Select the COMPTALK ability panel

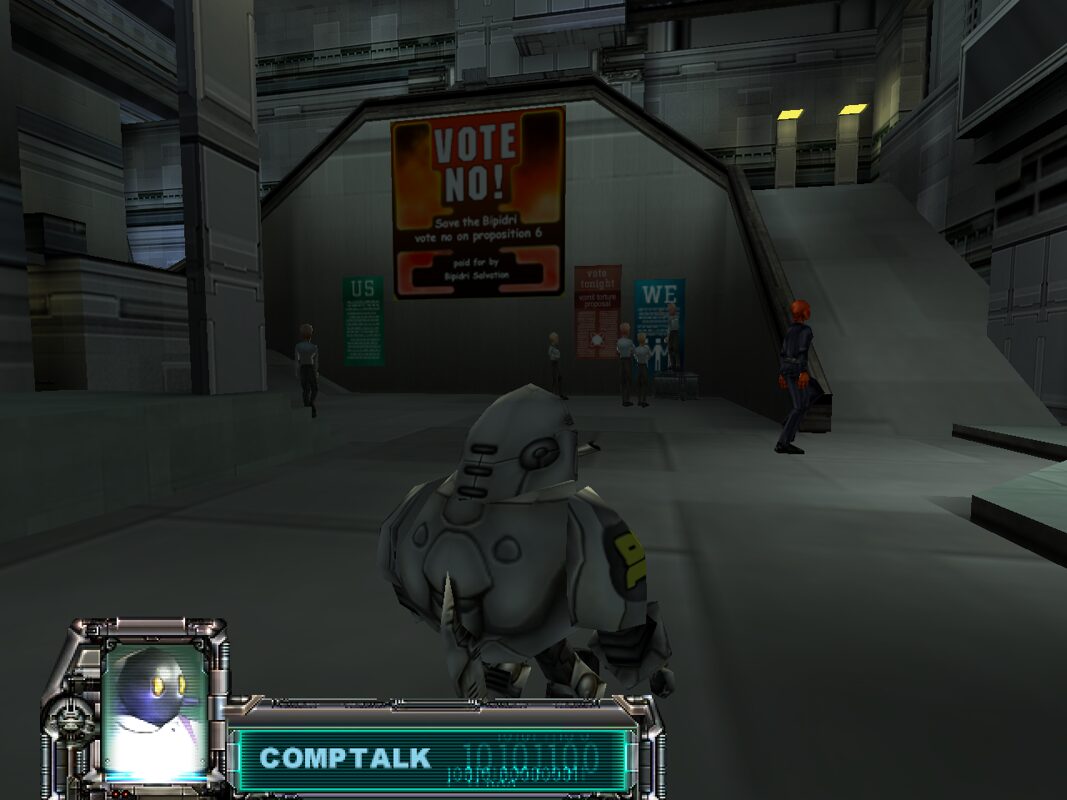point(431,759)
